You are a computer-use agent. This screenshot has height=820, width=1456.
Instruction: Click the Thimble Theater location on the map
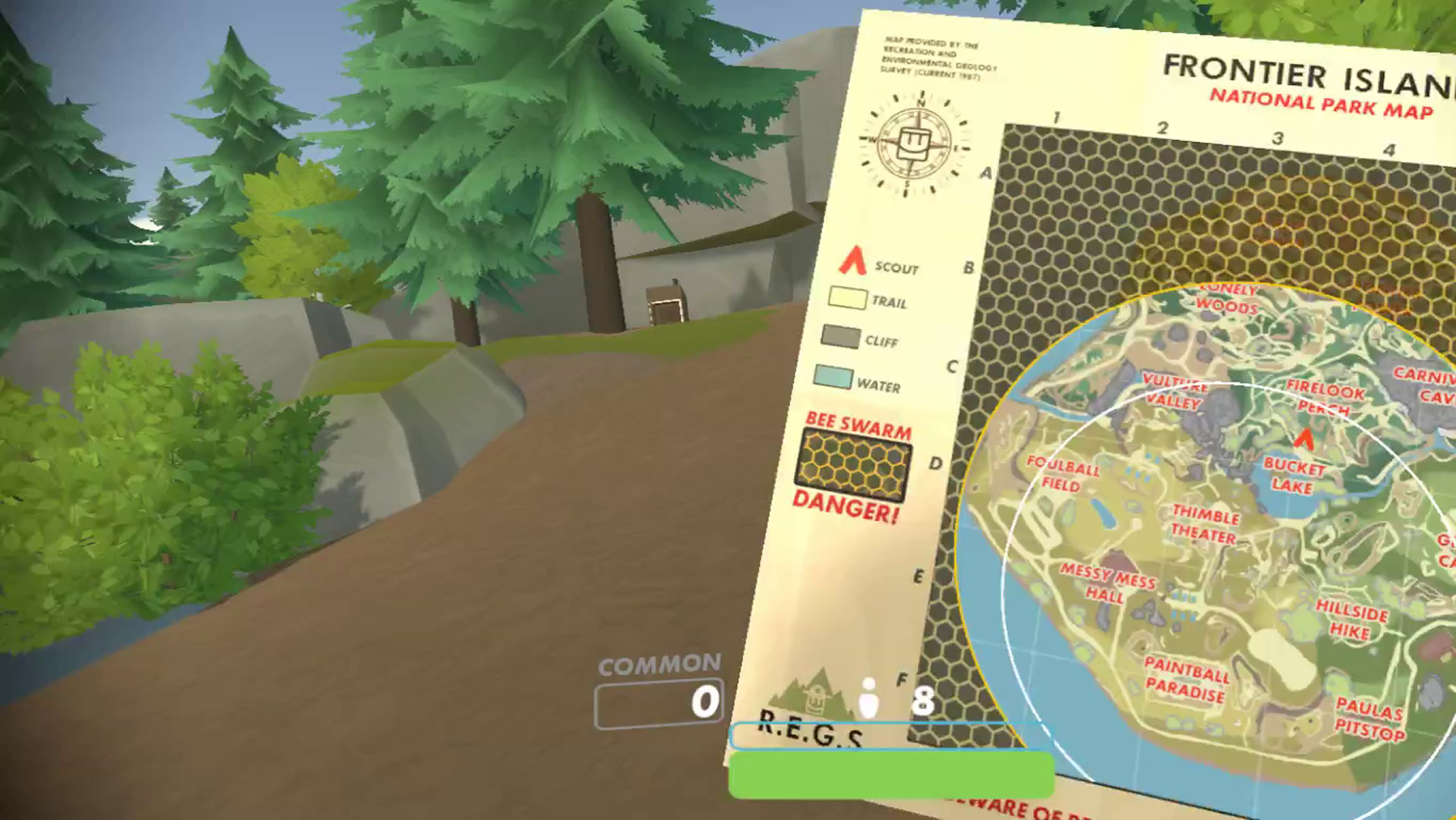tap(1204, 525)
